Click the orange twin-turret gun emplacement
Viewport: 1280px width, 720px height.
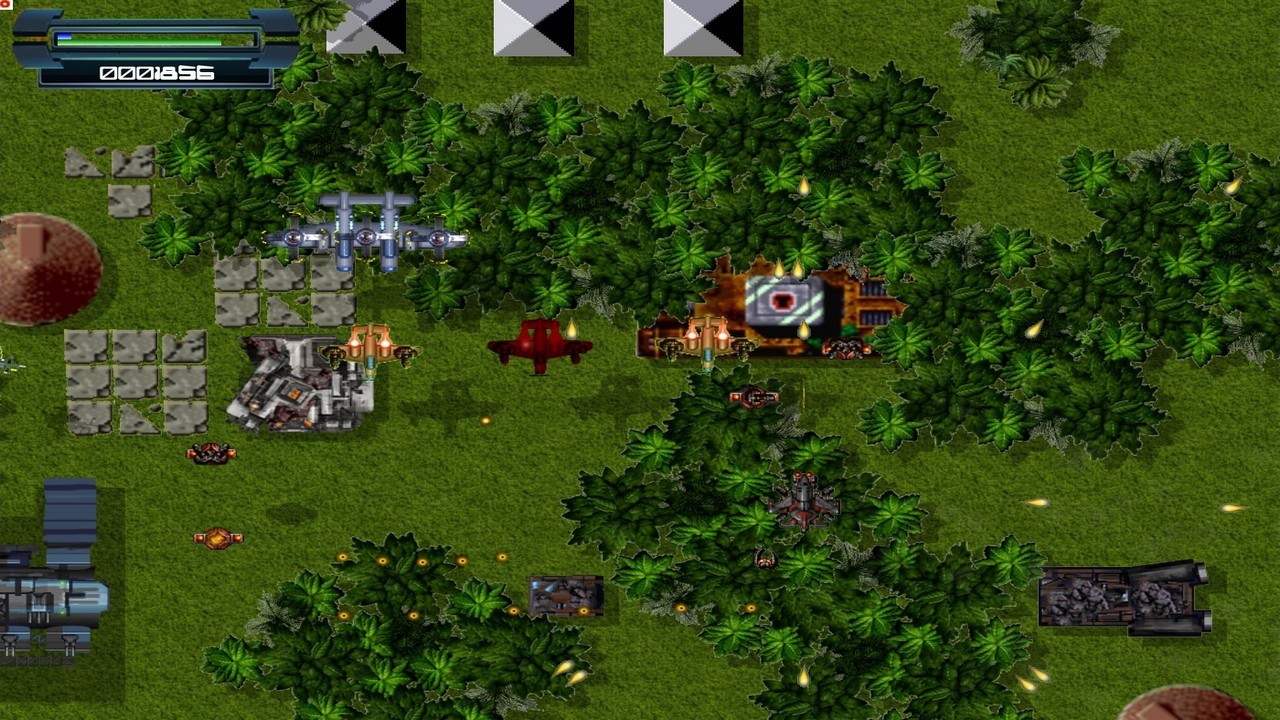[x=372, y=350]
